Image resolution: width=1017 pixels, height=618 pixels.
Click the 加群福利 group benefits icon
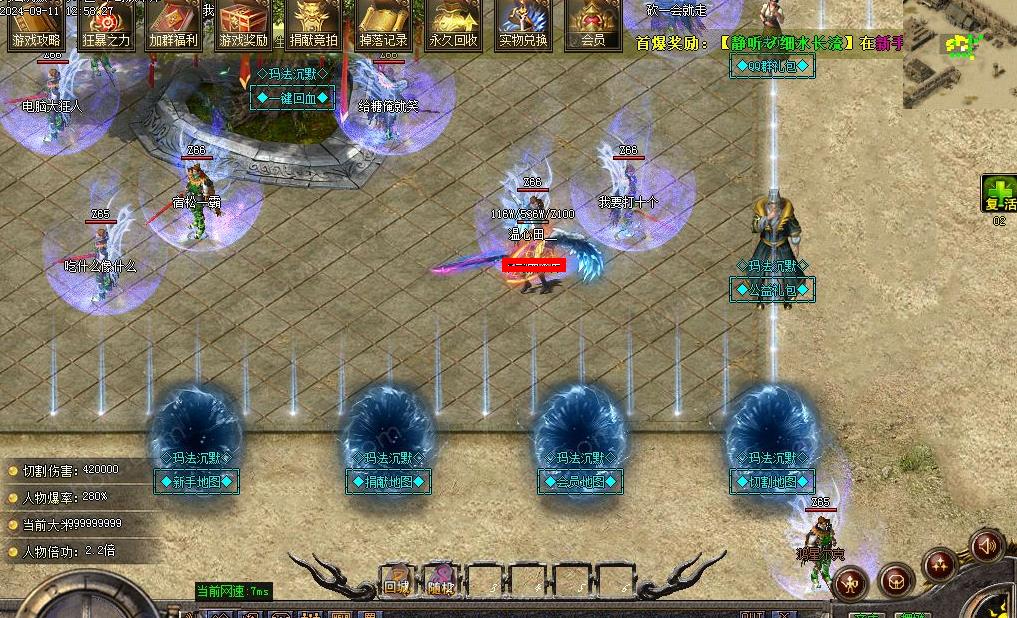point(174,25)
